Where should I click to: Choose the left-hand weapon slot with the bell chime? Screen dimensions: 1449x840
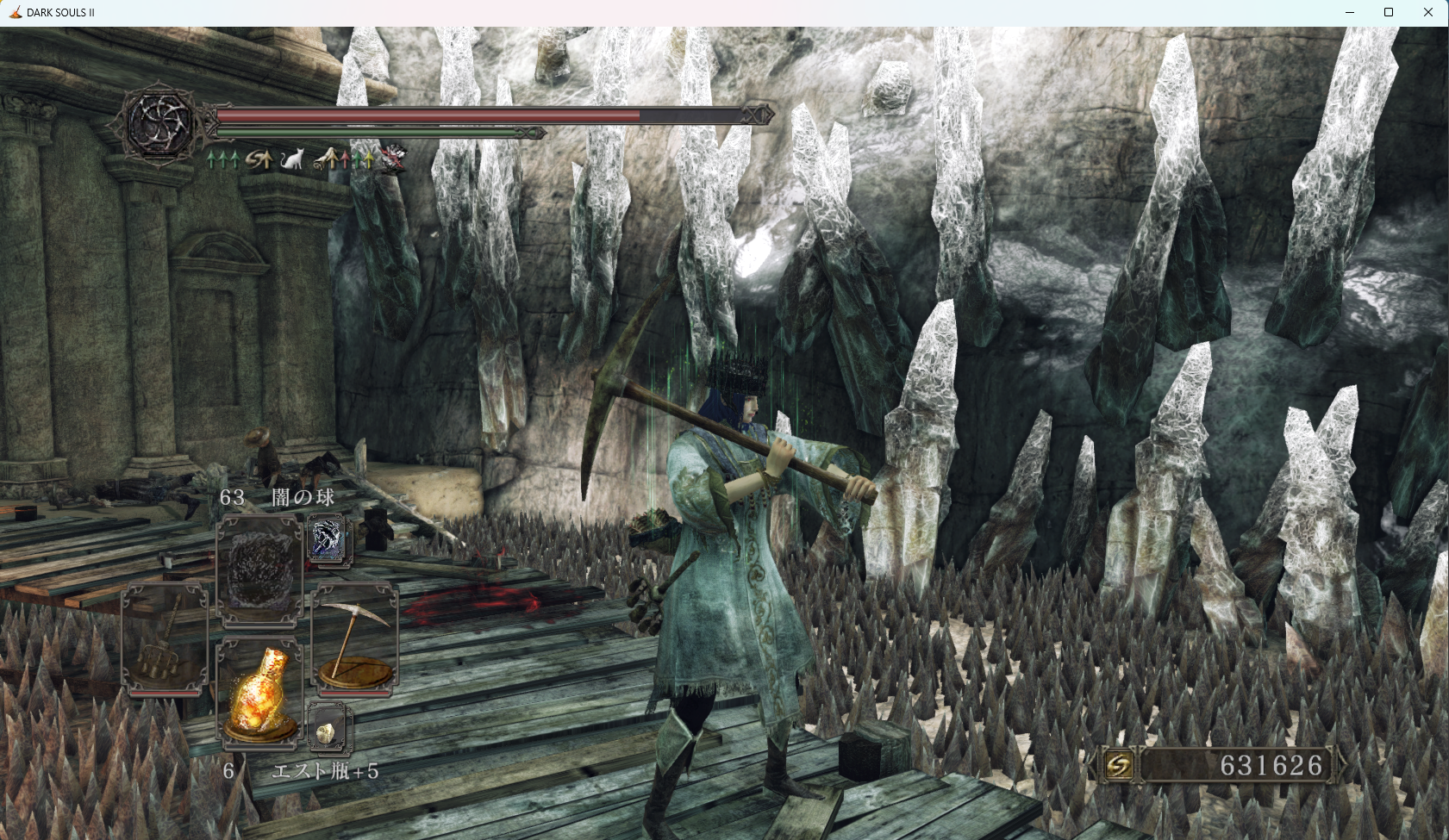point(166,639)
